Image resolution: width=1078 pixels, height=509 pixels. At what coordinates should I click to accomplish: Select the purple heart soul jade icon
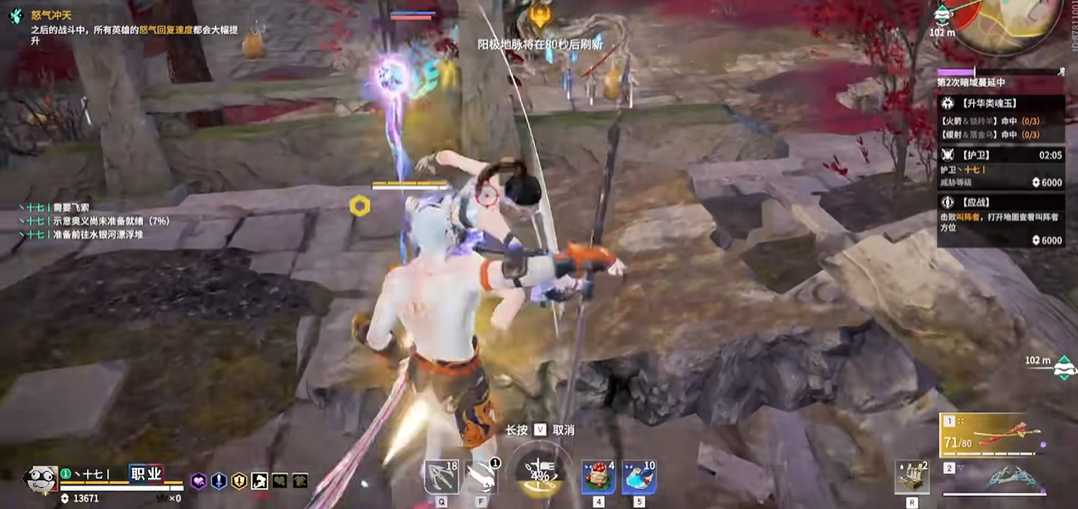pyautogui.click(x=198, y=481)
